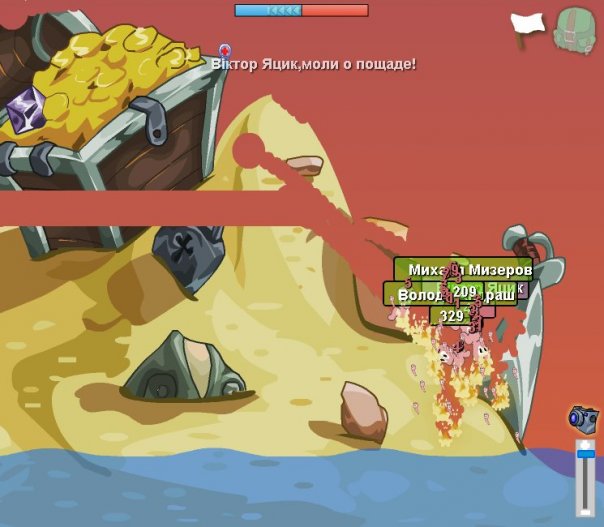
Task: Click the blue handle on the zoom slider
Action: [585, 455]
